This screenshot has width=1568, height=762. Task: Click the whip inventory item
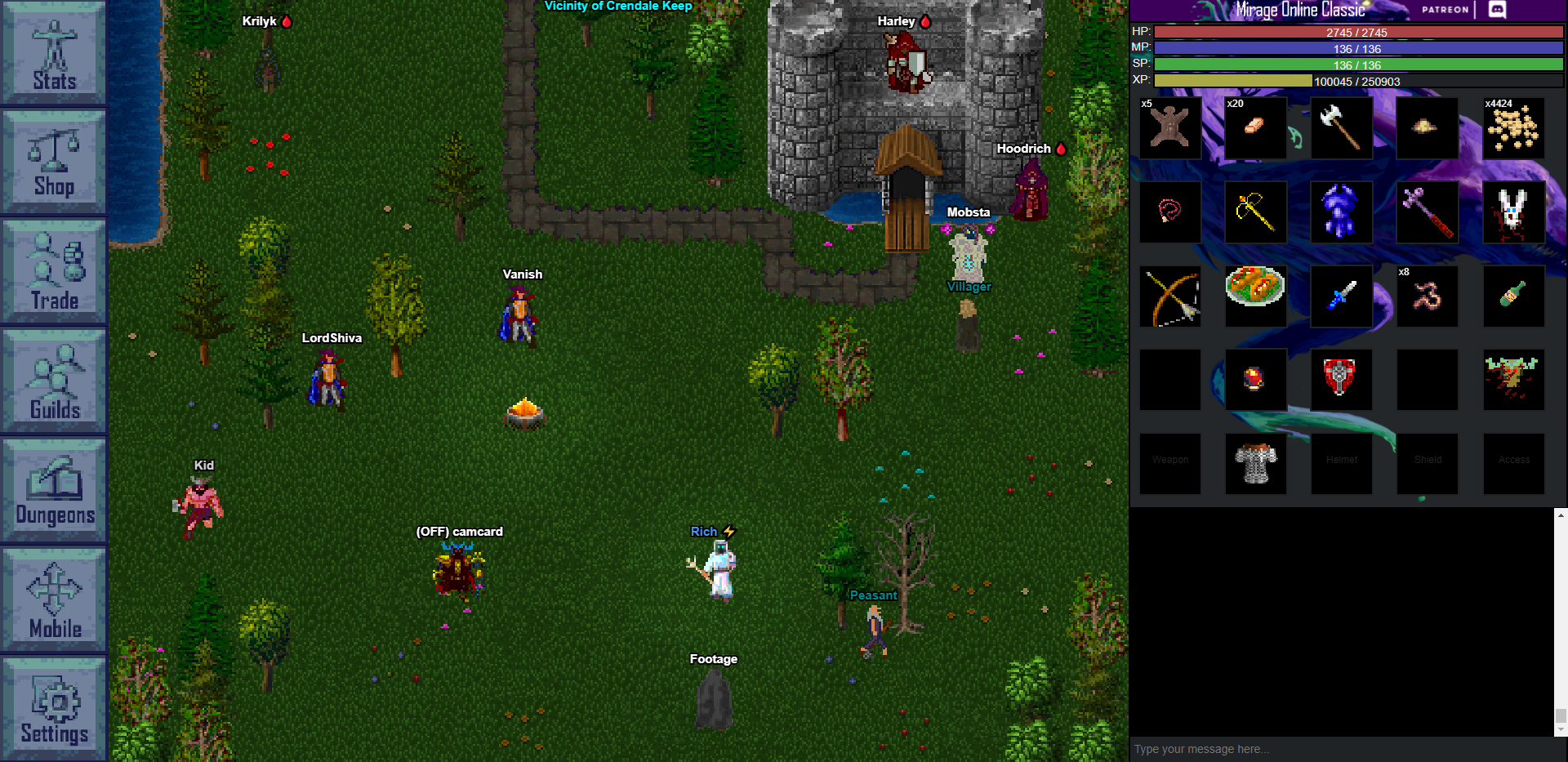pyautogui.click(x=1169, y=212)
